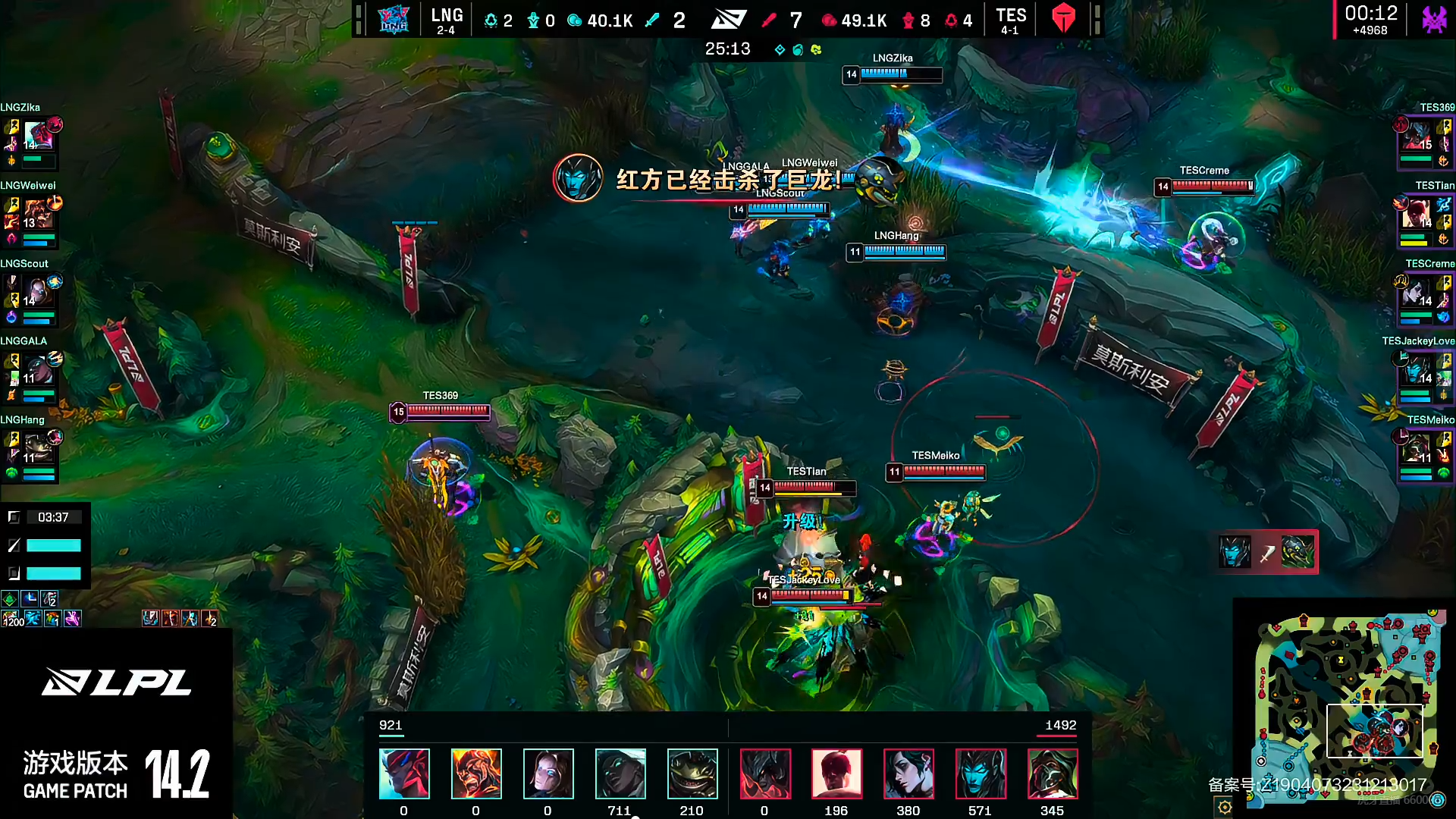This screenshot has height=819, width=1456.
Task: Choose the Lee Sin portrait in damage bar
Action: coord(836,773)
